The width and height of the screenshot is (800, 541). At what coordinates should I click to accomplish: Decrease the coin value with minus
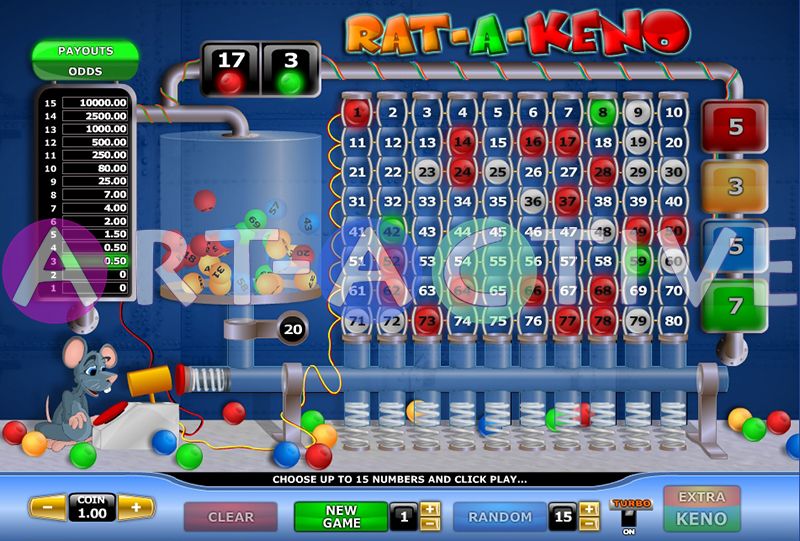tap(47, 507)
